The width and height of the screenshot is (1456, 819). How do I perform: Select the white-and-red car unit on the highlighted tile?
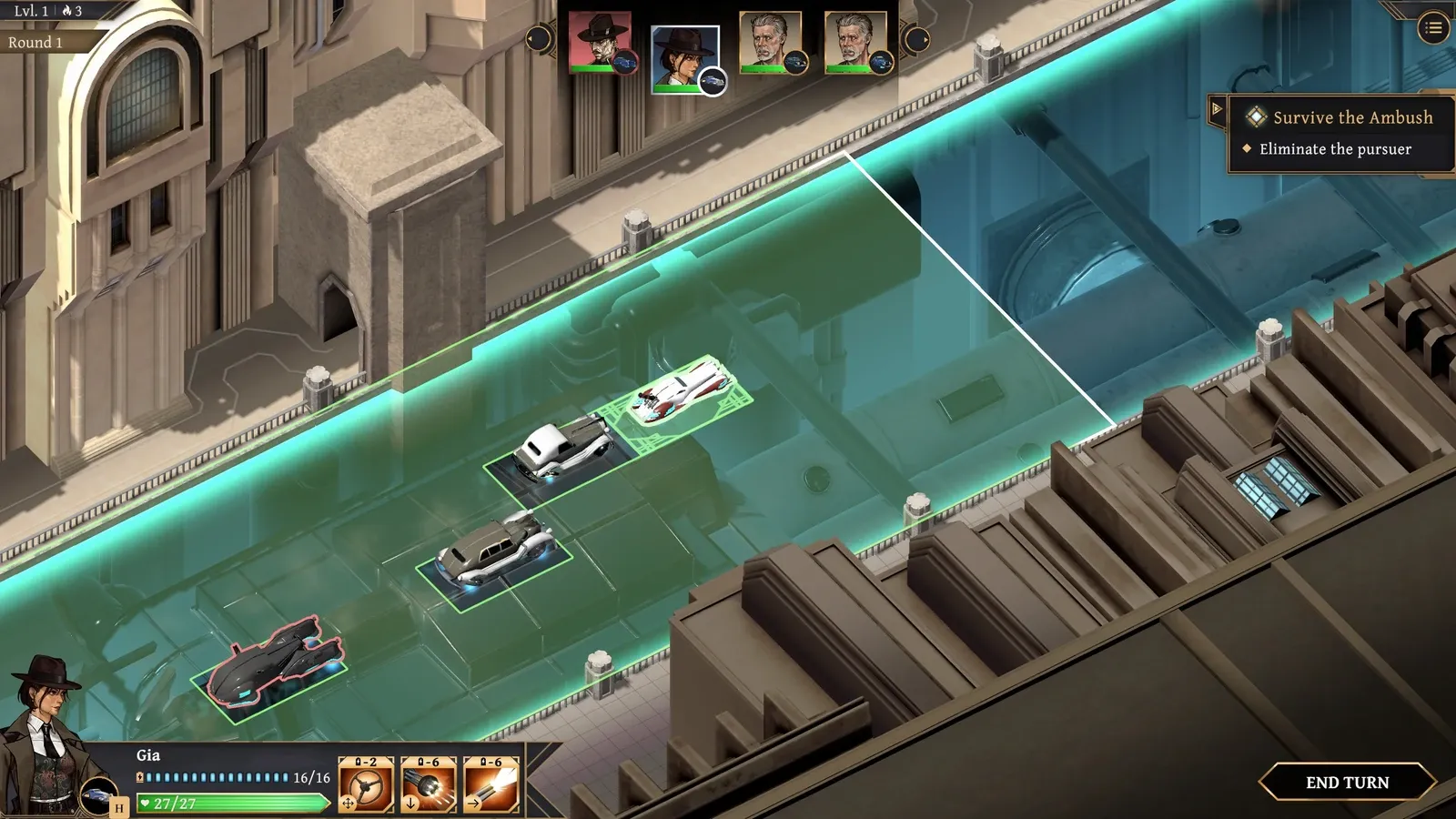point(681,393)
